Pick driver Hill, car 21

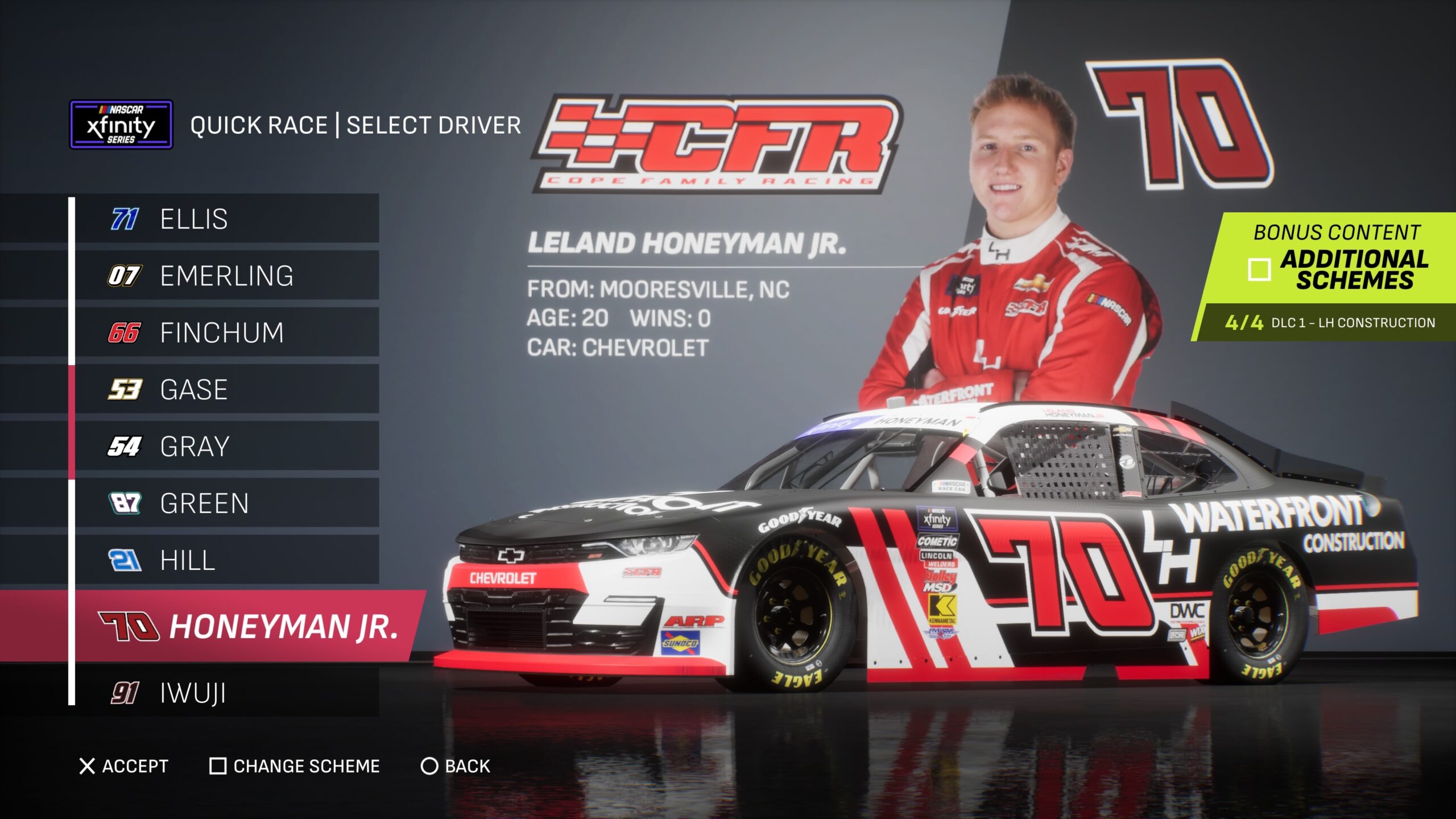tap(226, 560)
